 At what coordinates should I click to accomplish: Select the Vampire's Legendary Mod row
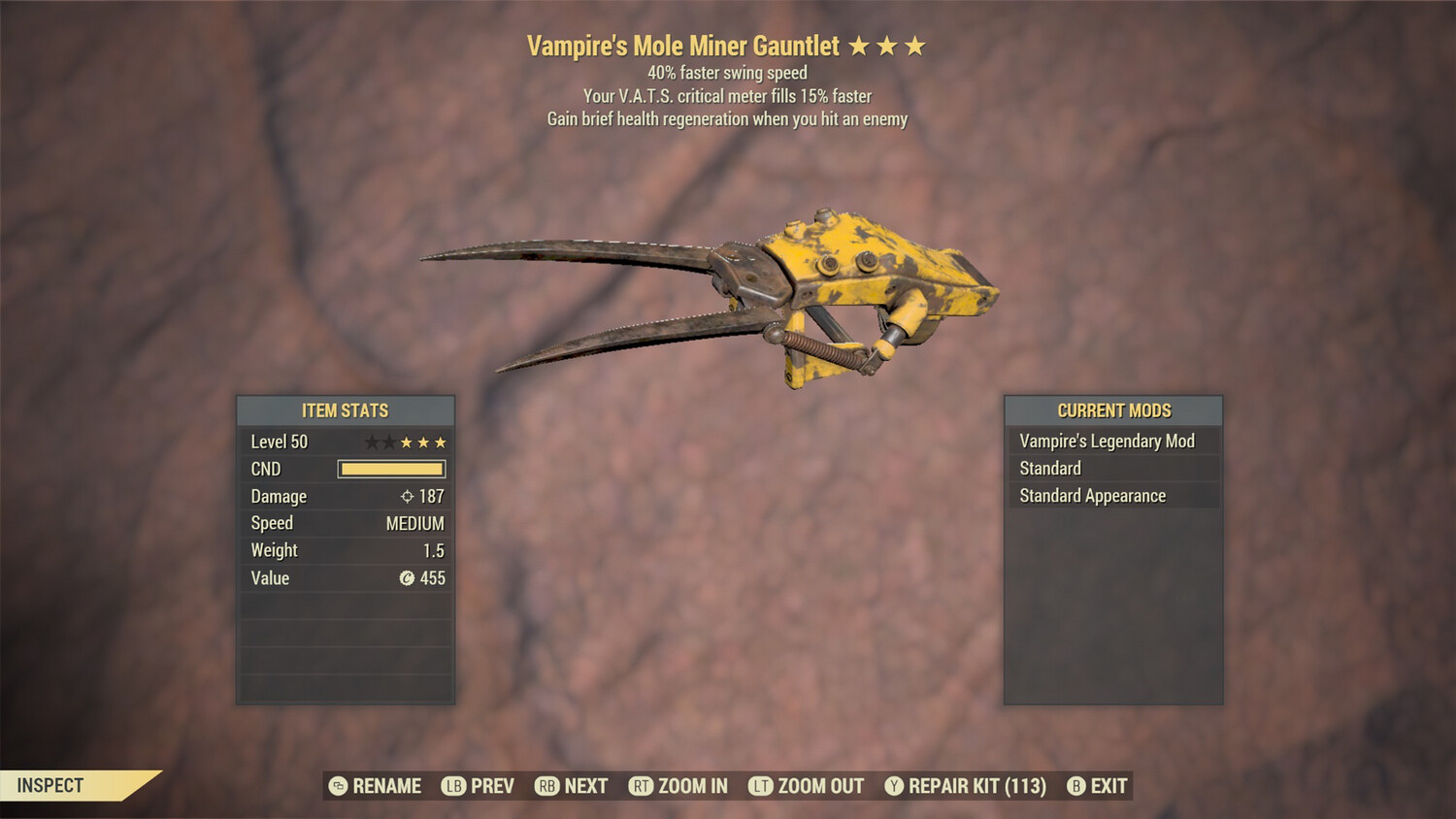[1107, 442]
